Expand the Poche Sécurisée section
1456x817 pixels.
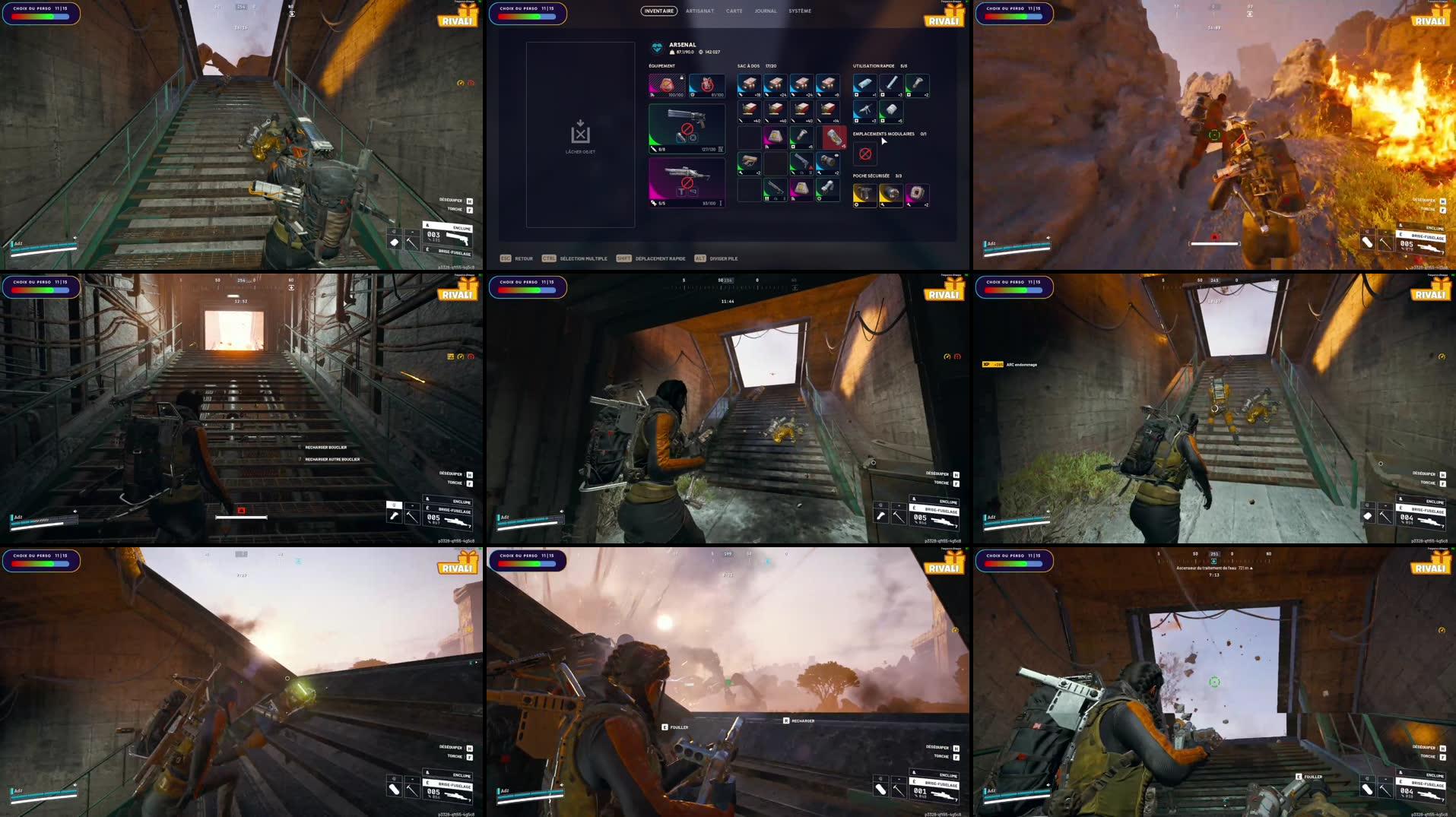[871, 176]
